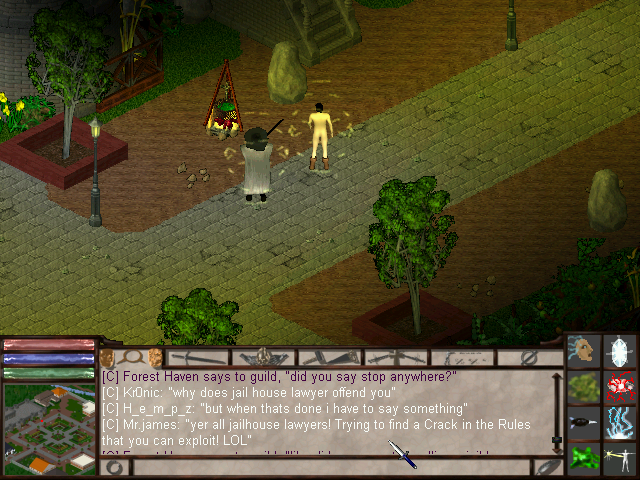Use the green herb bush icon
Screen dimensions: 640x480
(x=584, y=387)
